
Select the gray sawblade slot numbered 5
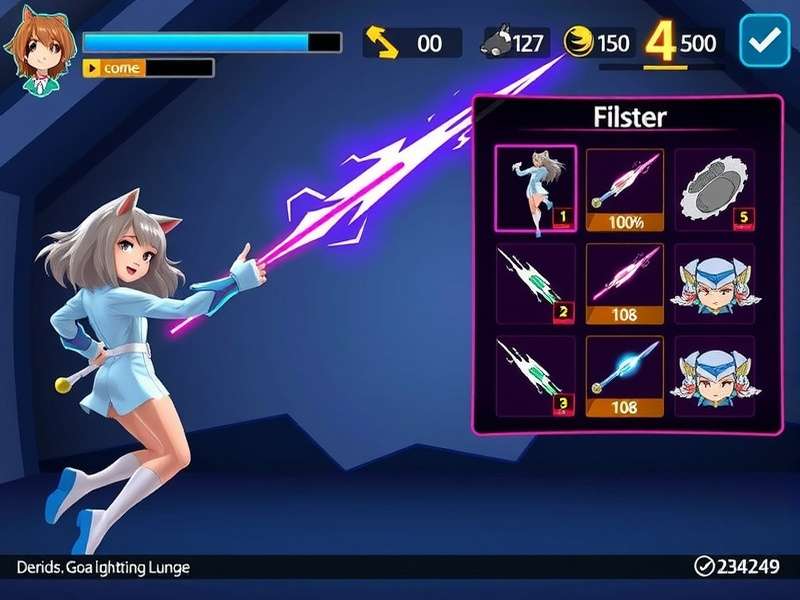point(713,189)
